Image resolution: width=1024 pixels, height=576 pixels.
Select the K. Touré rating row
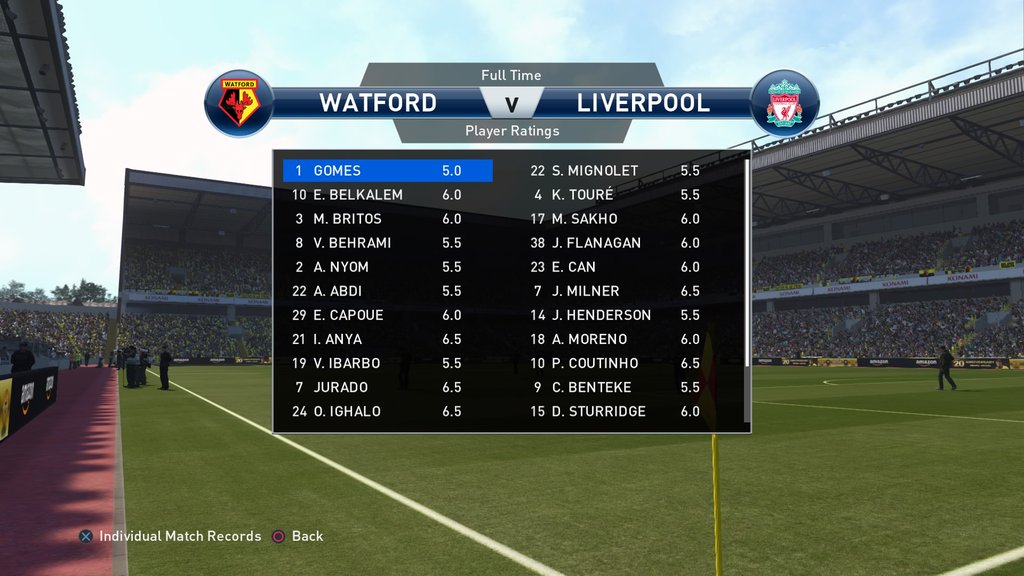[614, 195]
